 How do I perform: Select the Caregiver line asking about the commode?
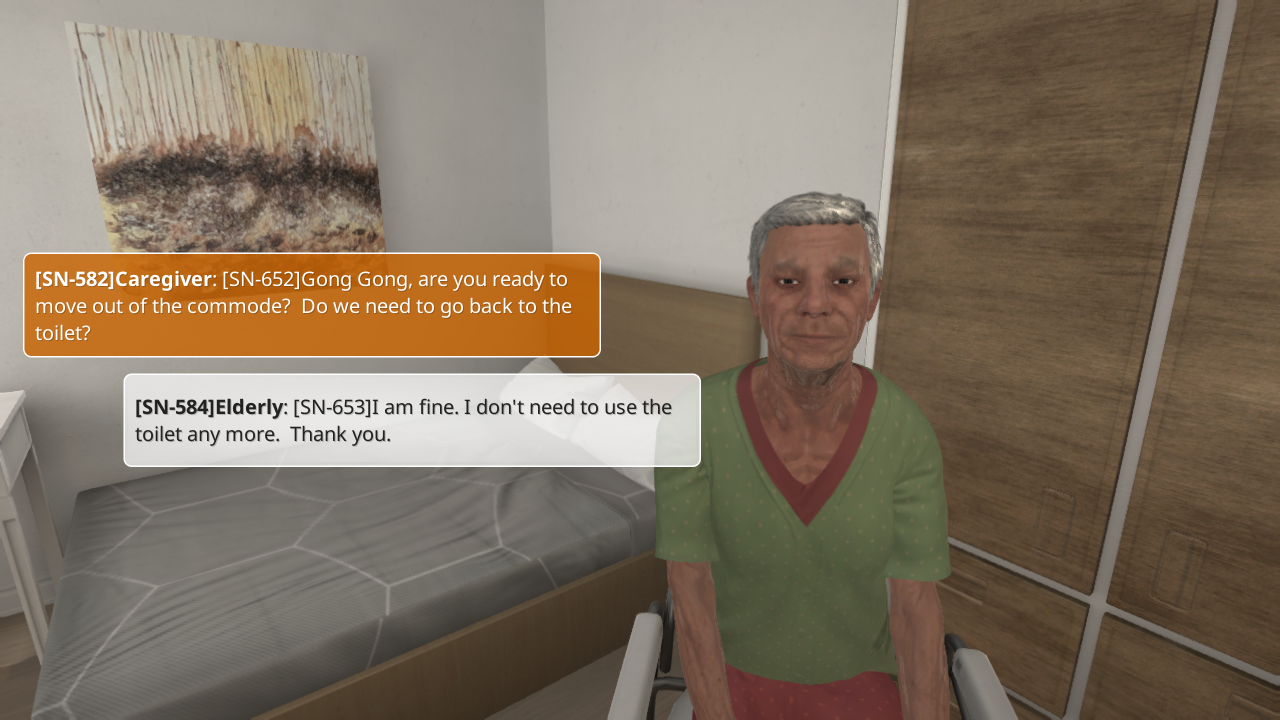(x=312, y=305)
